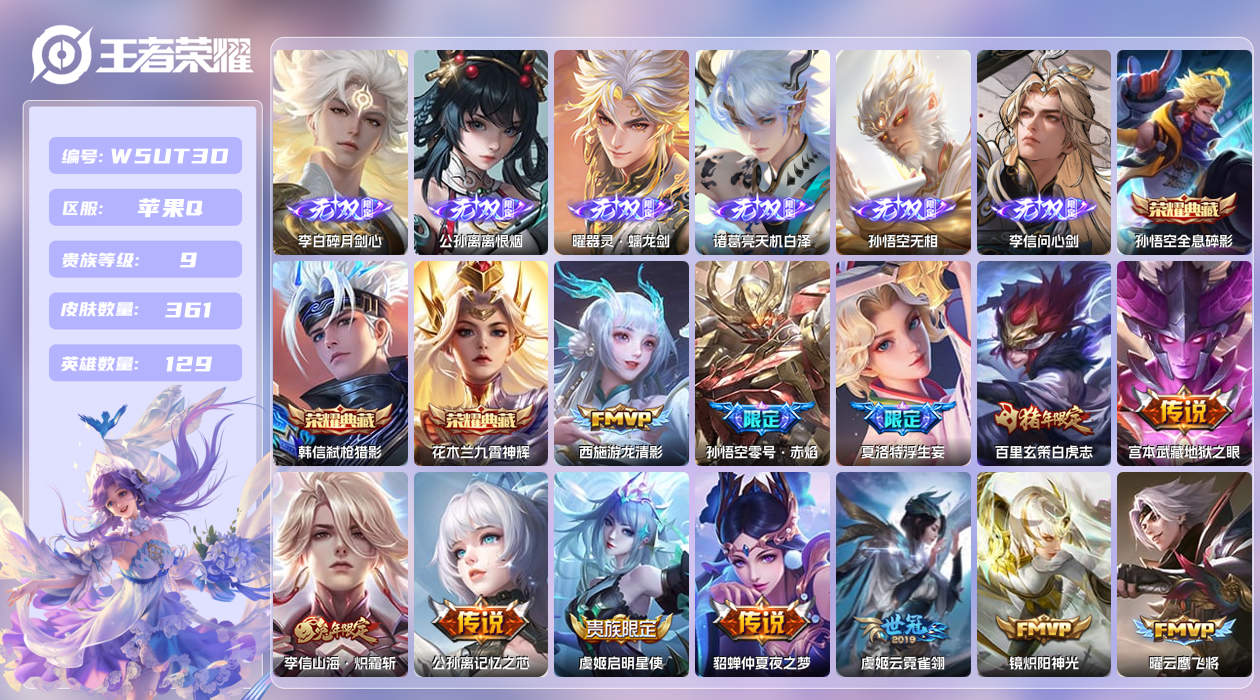Select the 虞姬启明星使 skin card
The width and height of the screenshot is (1260, 700).
(x=621, y=574)
